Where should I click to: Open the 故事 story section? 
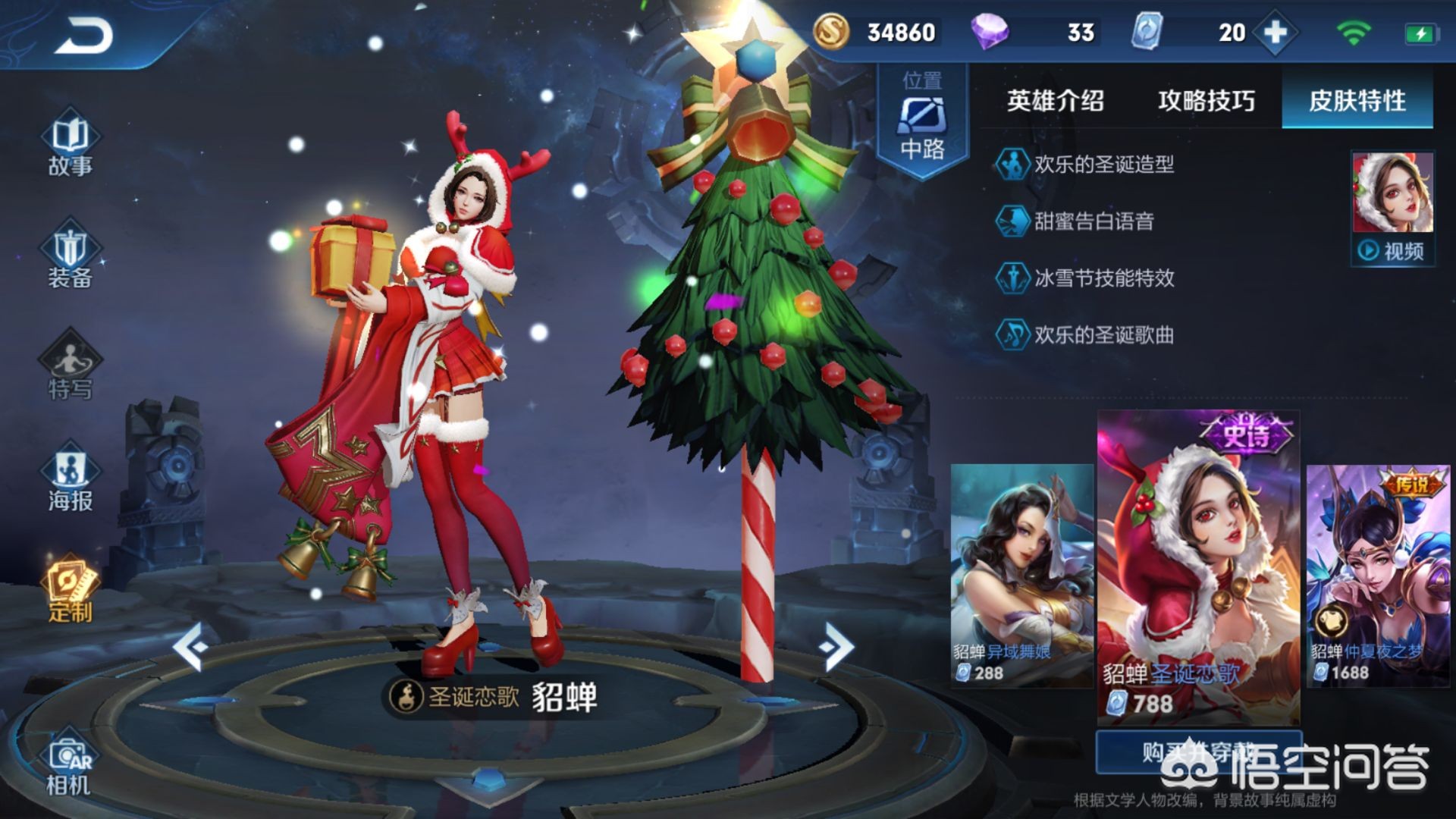70,144
